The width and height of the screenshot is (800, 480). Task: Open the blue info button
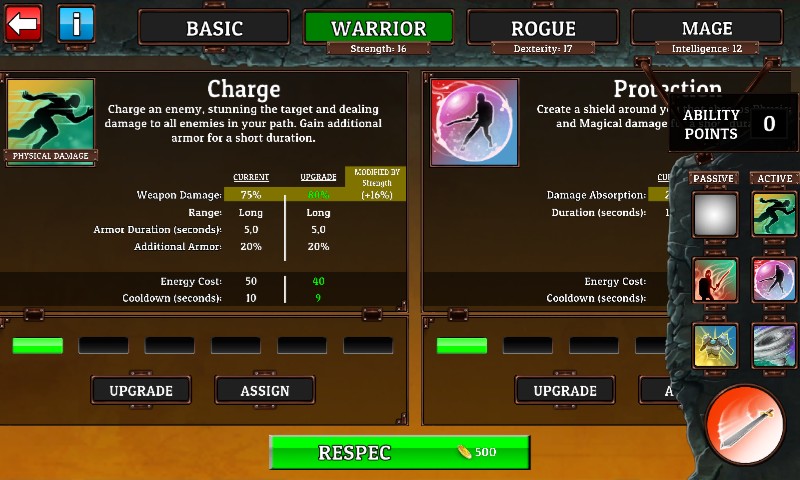[76, 23]
